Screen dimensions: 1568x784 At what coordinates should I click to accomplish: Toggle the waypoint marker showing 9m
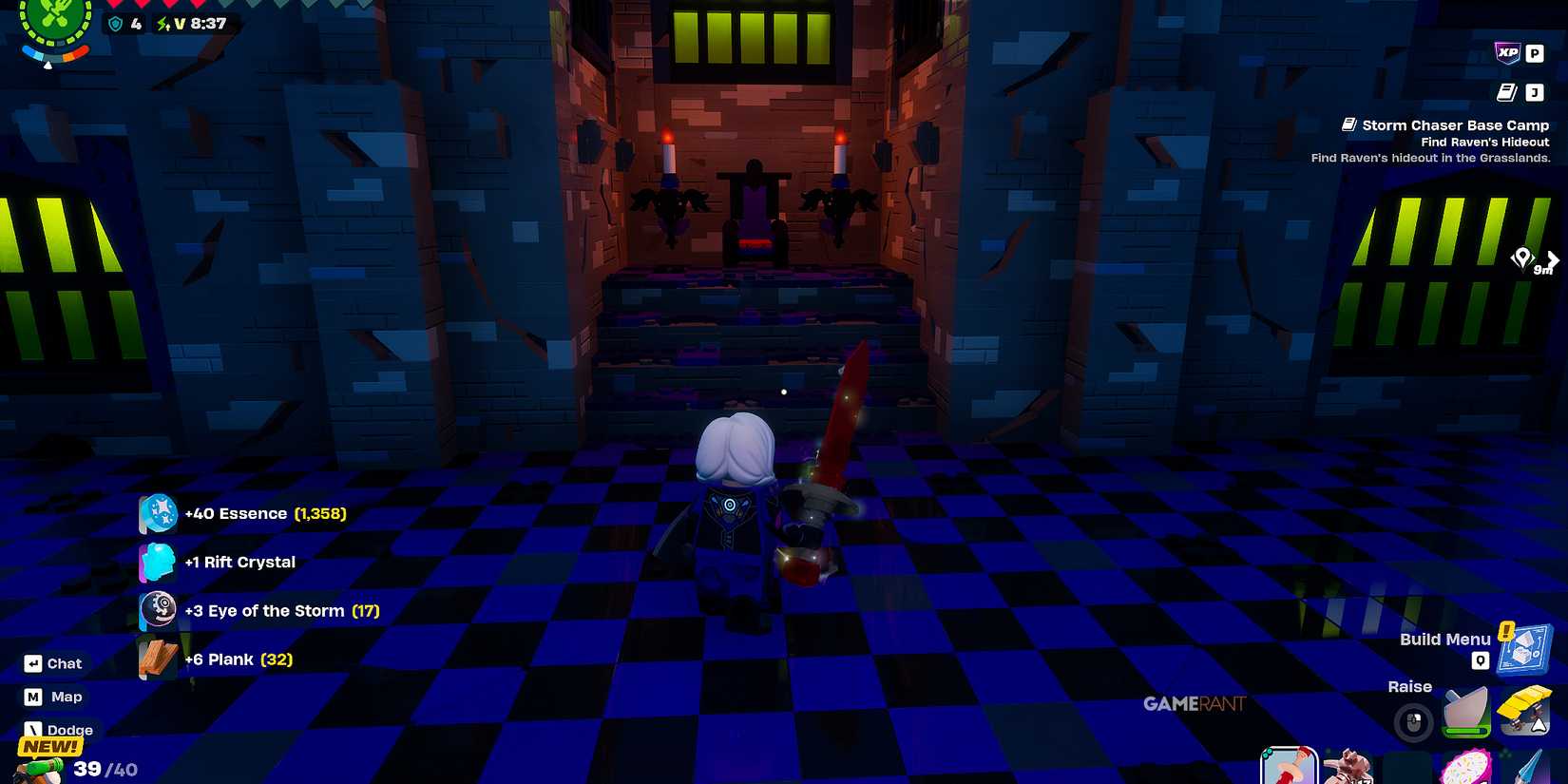pyautogui.click(x=1525, y=258)
